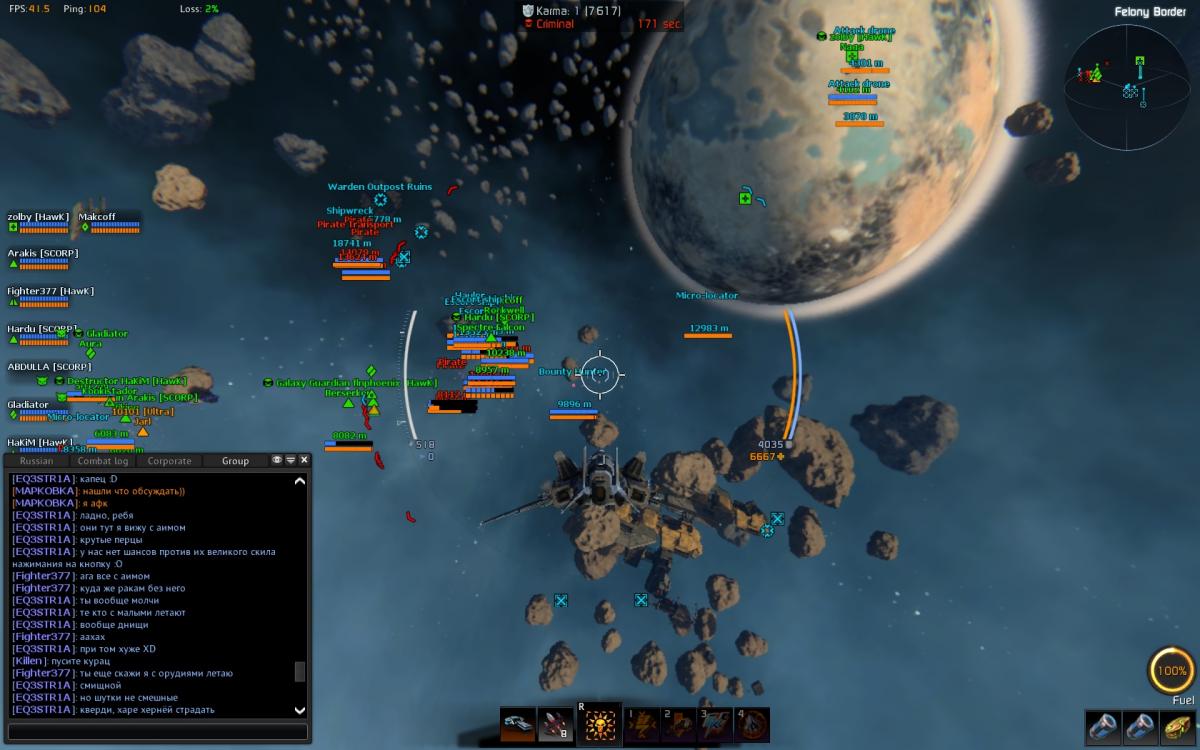Select the Corporate chat tab
The image size is (1200, 750).
169,461
